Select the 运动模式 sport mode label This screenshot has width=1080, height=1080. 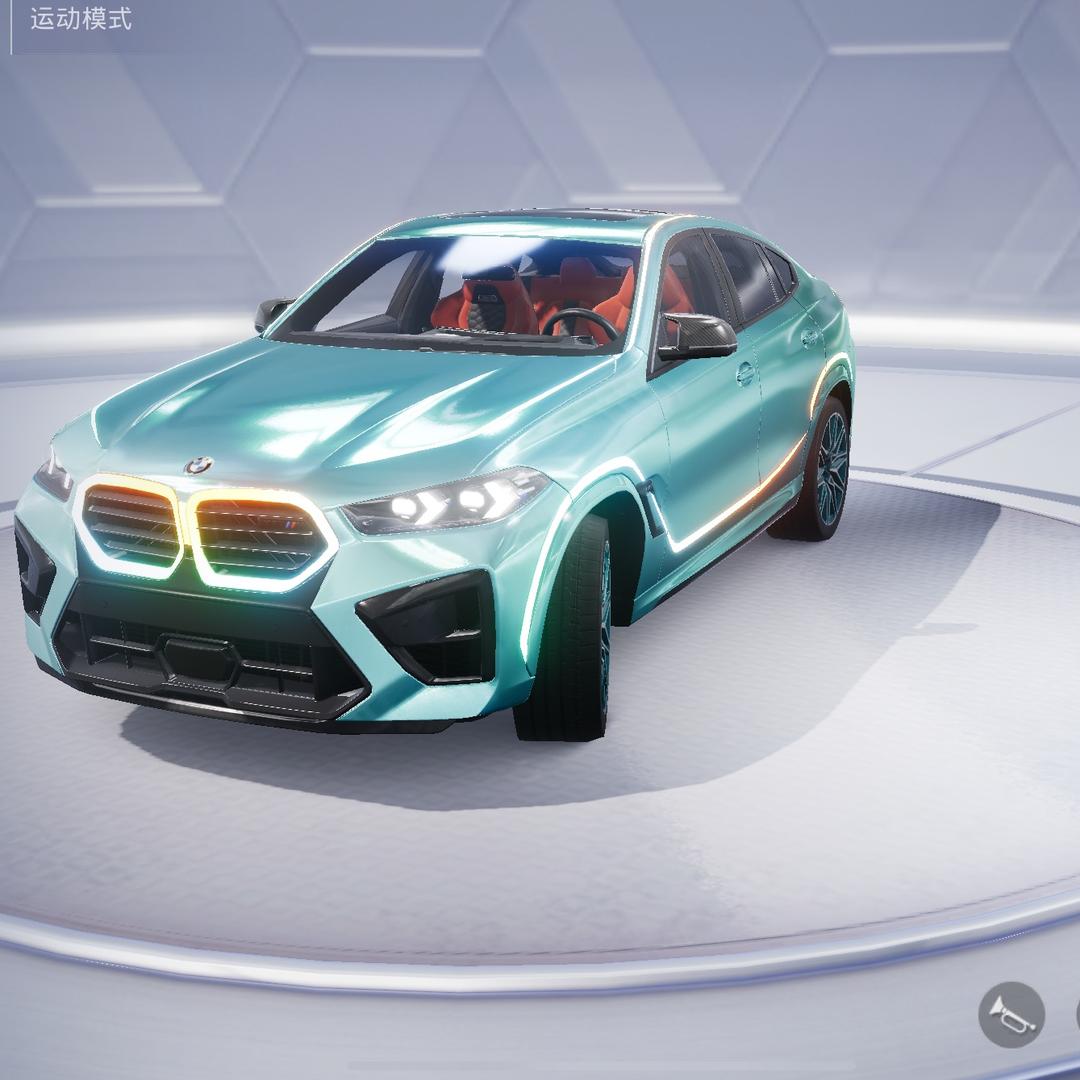(81, 19)
